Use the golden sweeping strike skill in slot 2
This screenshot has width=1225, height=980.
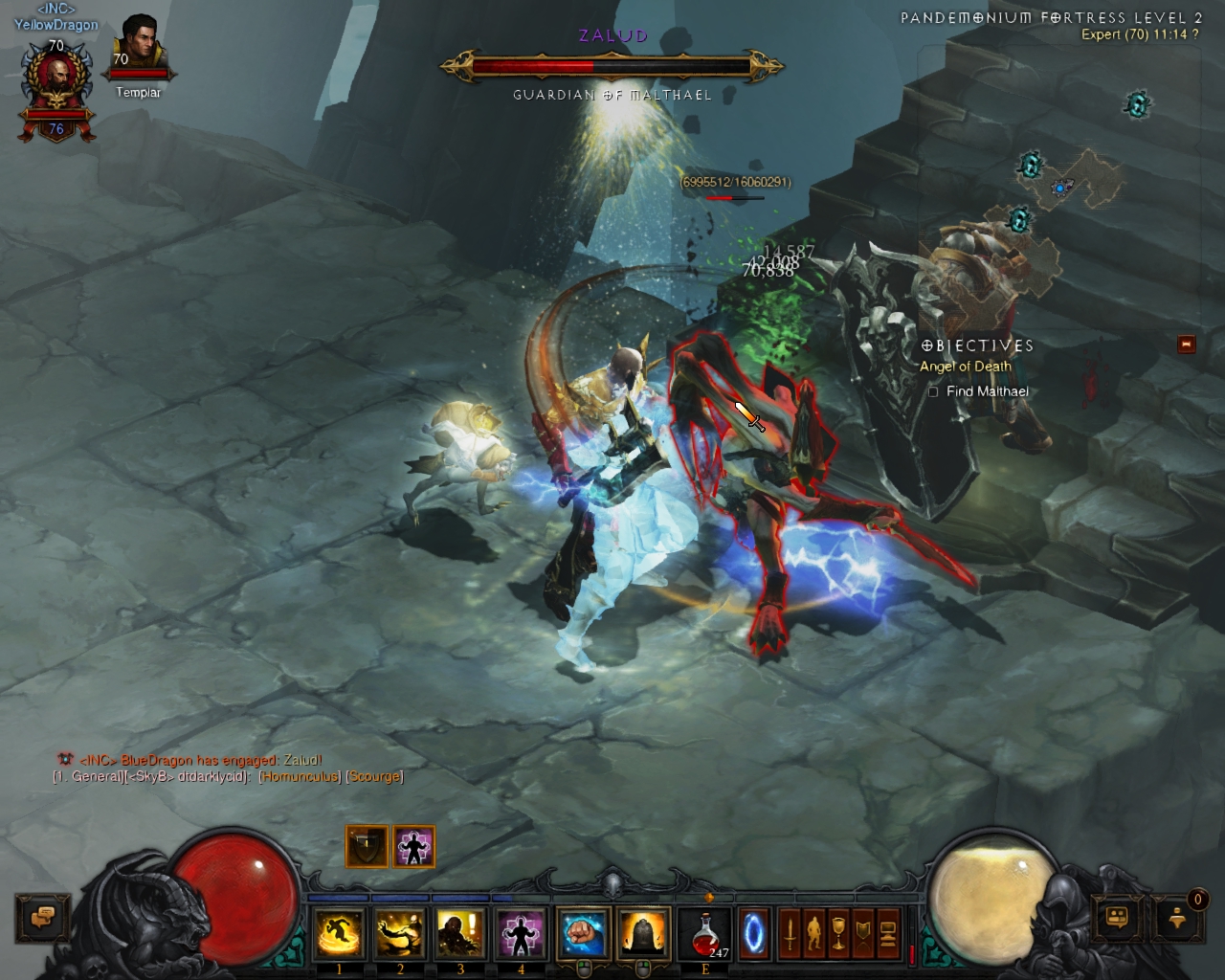tap(399, 933)
